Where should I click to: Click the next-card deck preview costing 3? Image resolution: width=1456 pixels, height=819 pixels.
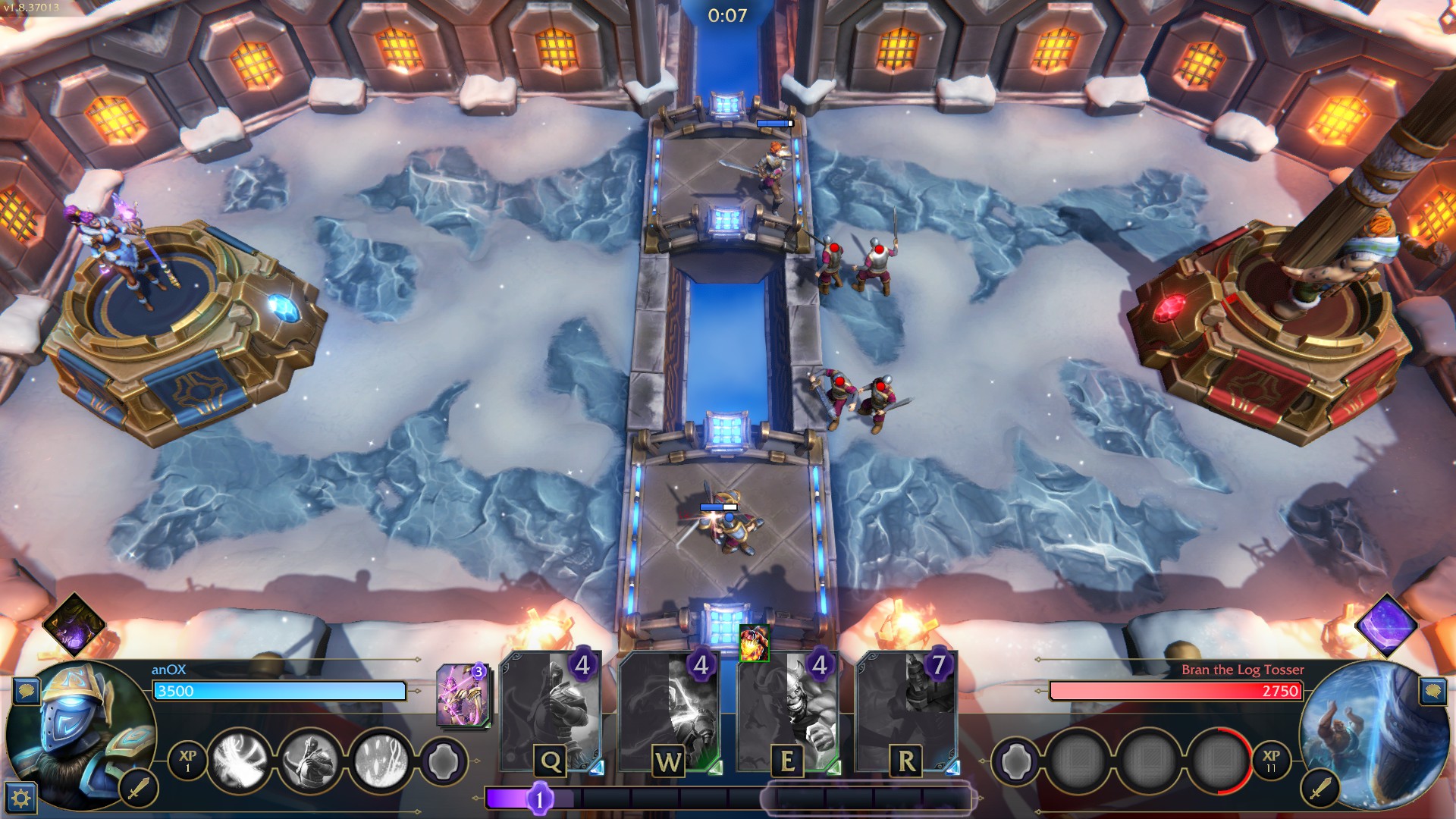tap(462, 695)
